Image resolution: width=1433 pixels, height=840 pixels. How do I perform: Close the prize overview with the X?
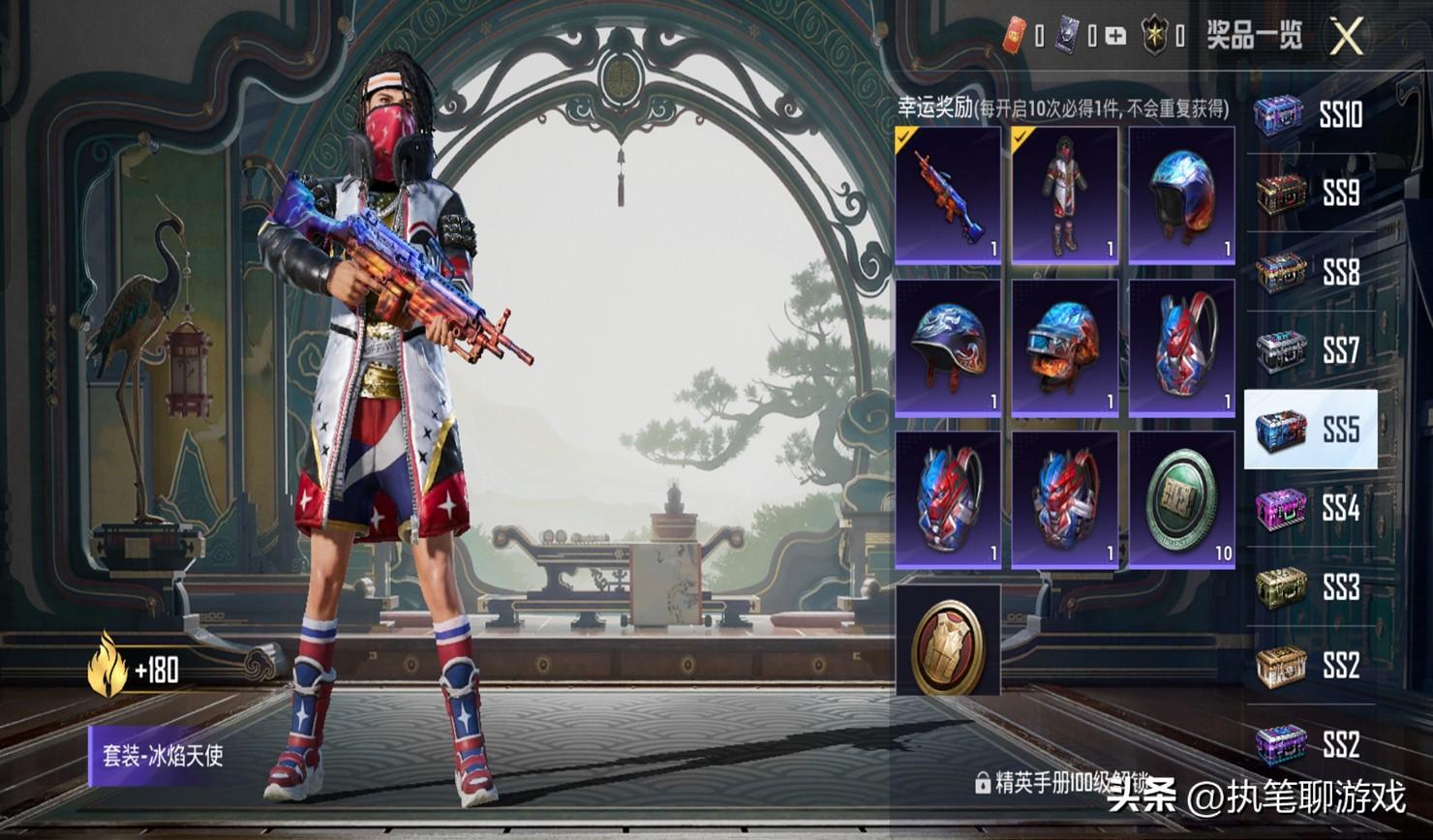[x=1346, y=37]
